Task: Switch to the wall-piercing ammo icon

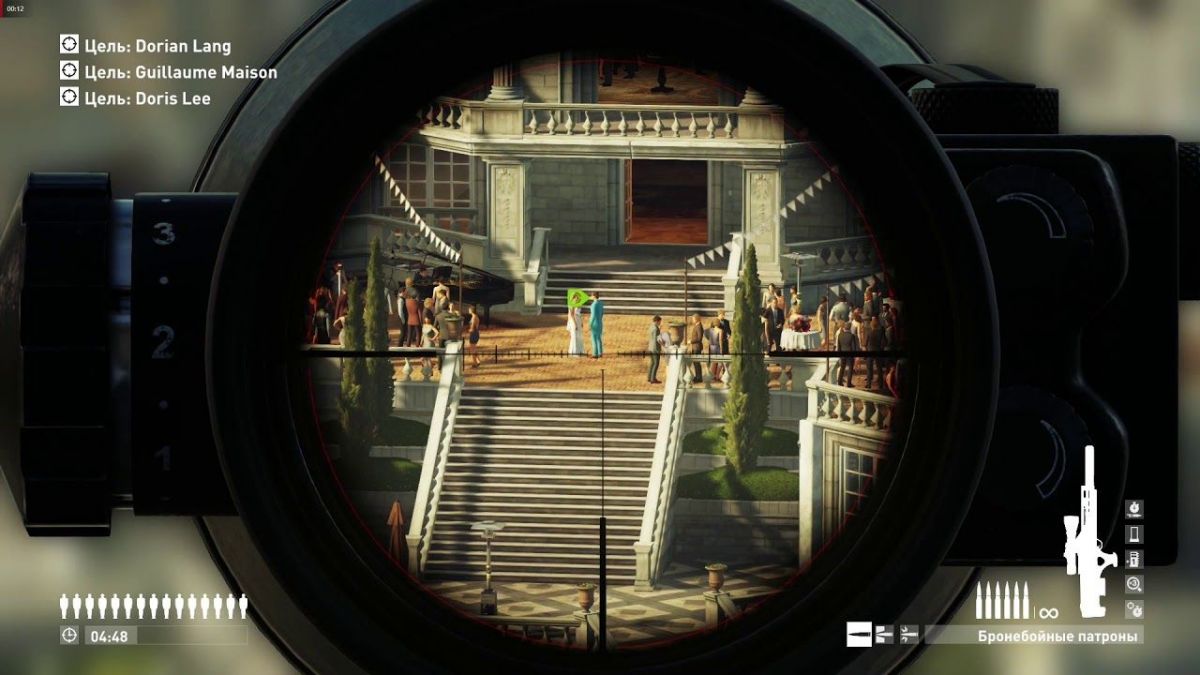Action: [884, 633]
